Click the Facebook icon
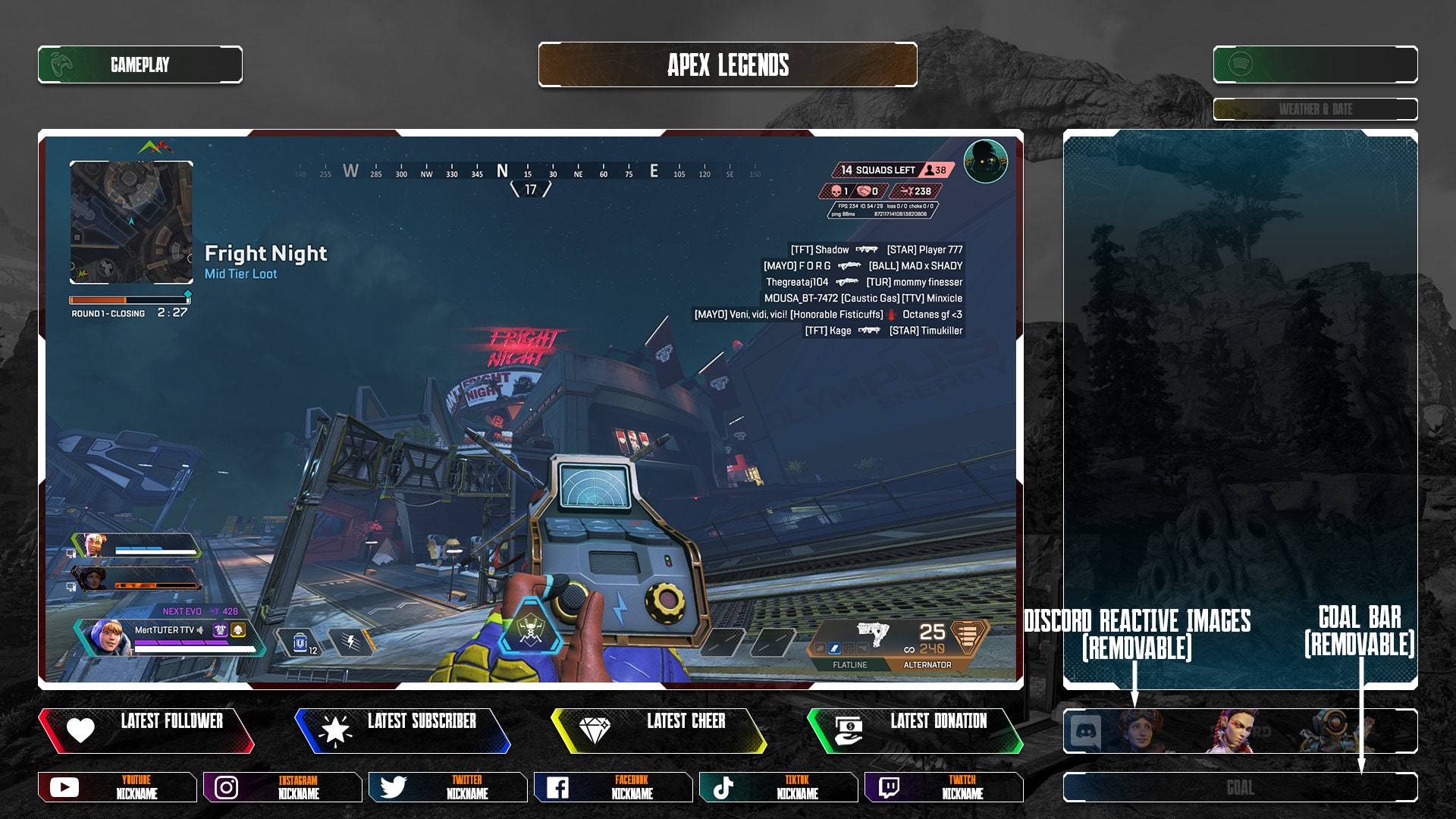 (x=559, y=787)
